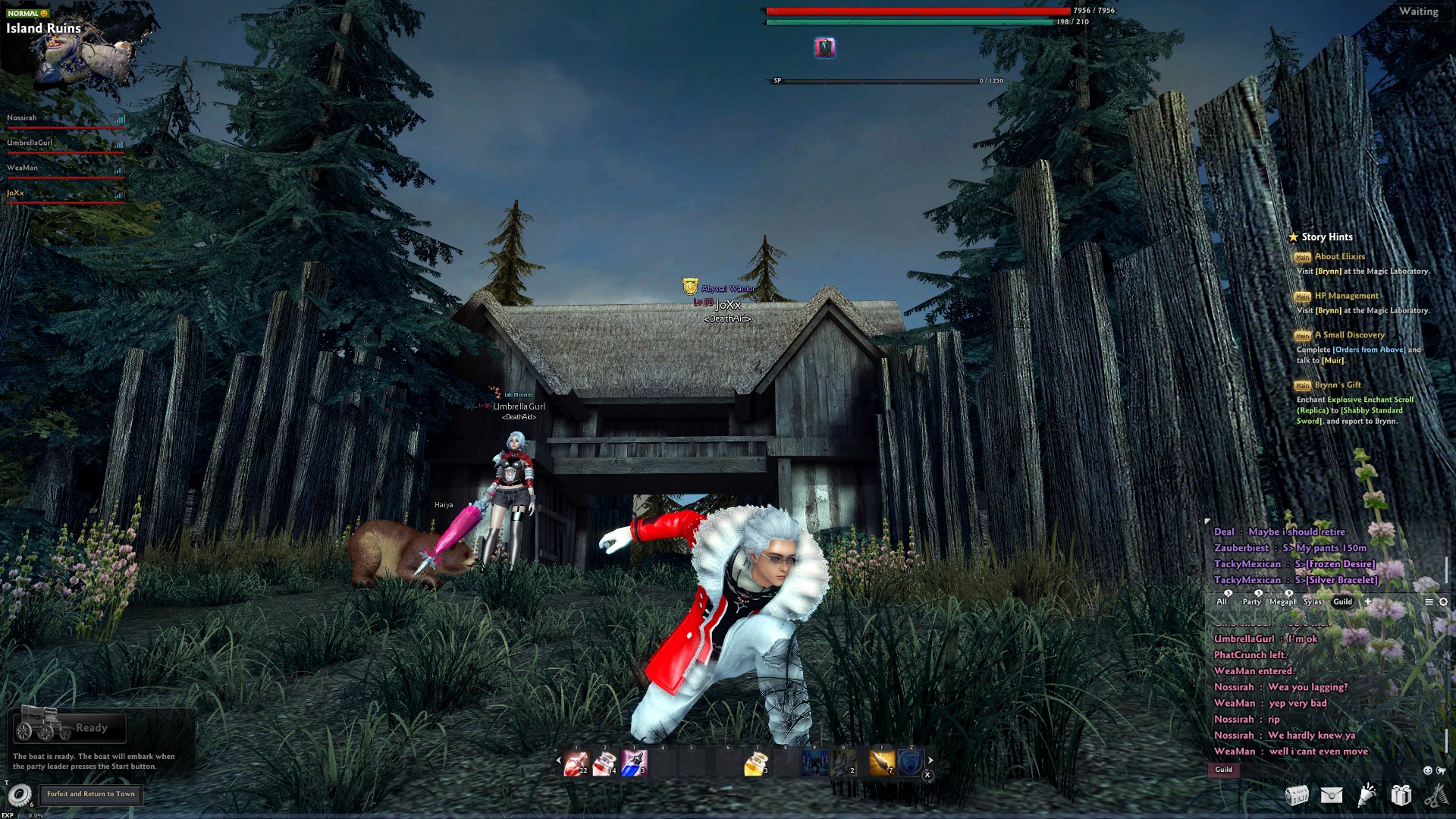This screenshot has height=819, width=1456.
Task: Open the Sylas chat tab
Action: 1313,601
